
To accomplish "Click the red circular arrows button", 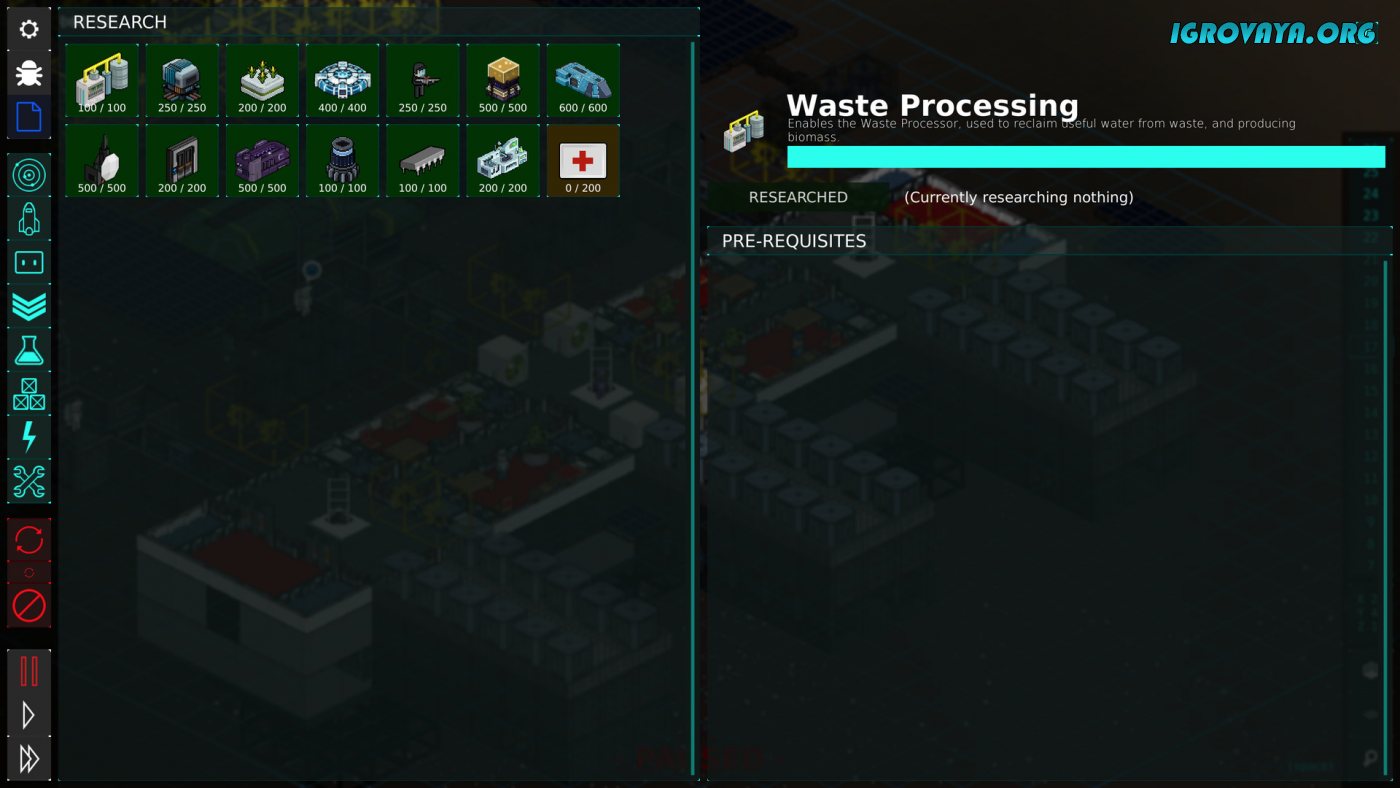I will (29, 540).
